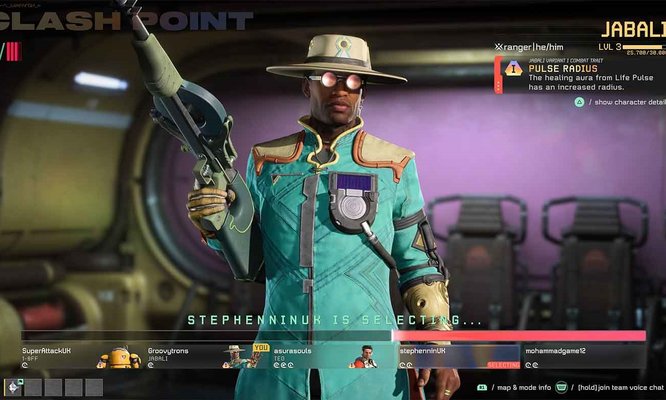
Task: Select the Pulse Radius combat trait card
Action: 580,74
